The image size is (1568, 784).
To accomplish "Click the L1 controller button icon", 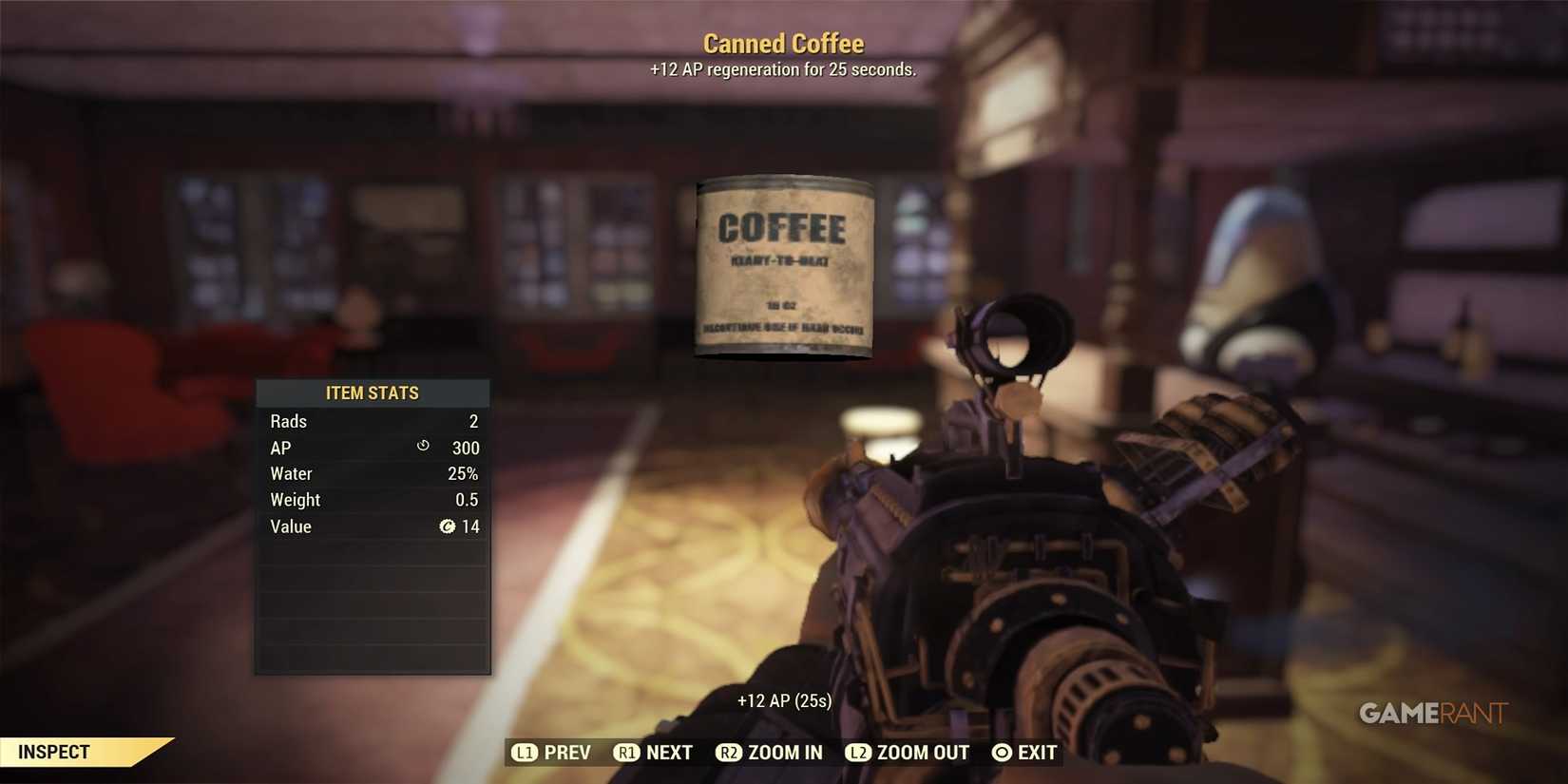I will (x=526, y=752).
